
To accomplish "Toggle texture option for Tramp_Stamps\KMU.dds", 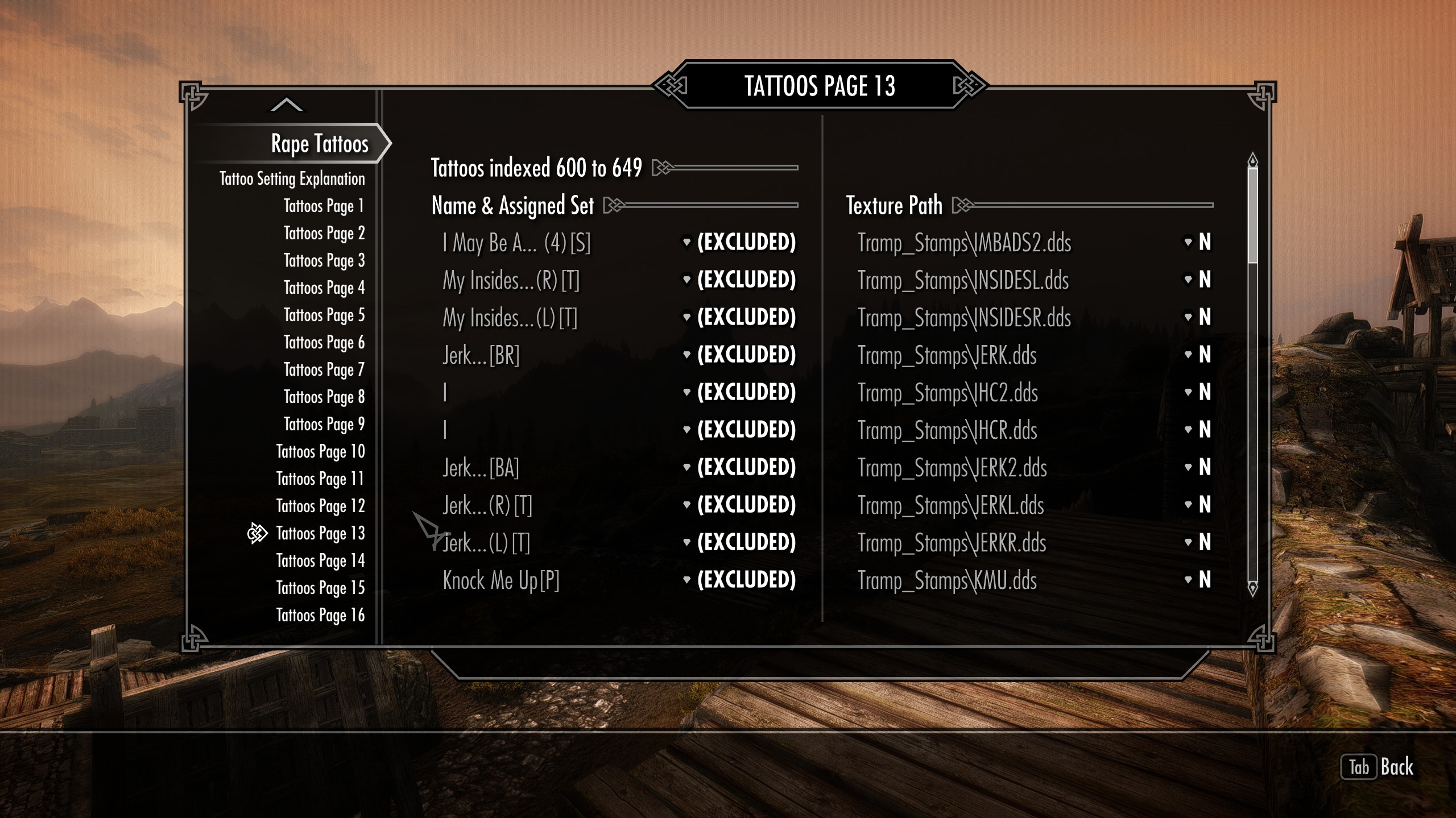I will [x=1198, y=580].
